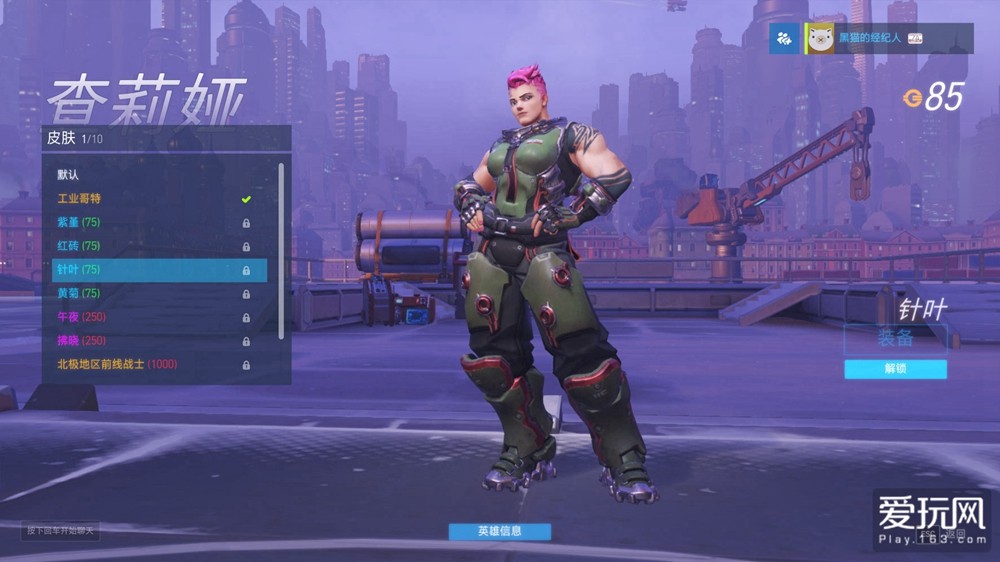
Task: Click the bear player avatar
Action: click(x=821, y=39)
